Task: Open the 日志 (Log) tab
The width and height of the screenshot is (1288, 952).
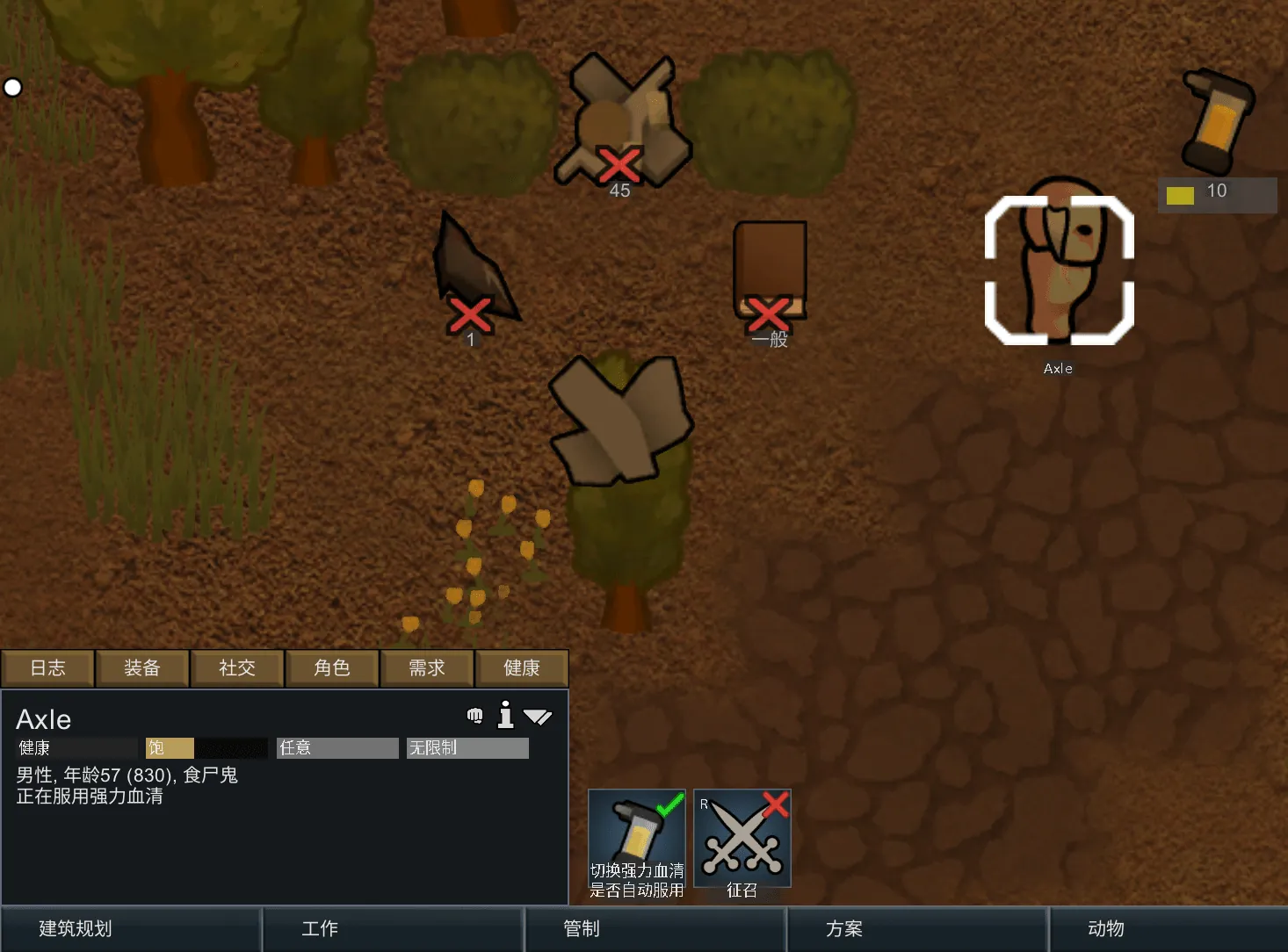Action: [x=47, y=668]
